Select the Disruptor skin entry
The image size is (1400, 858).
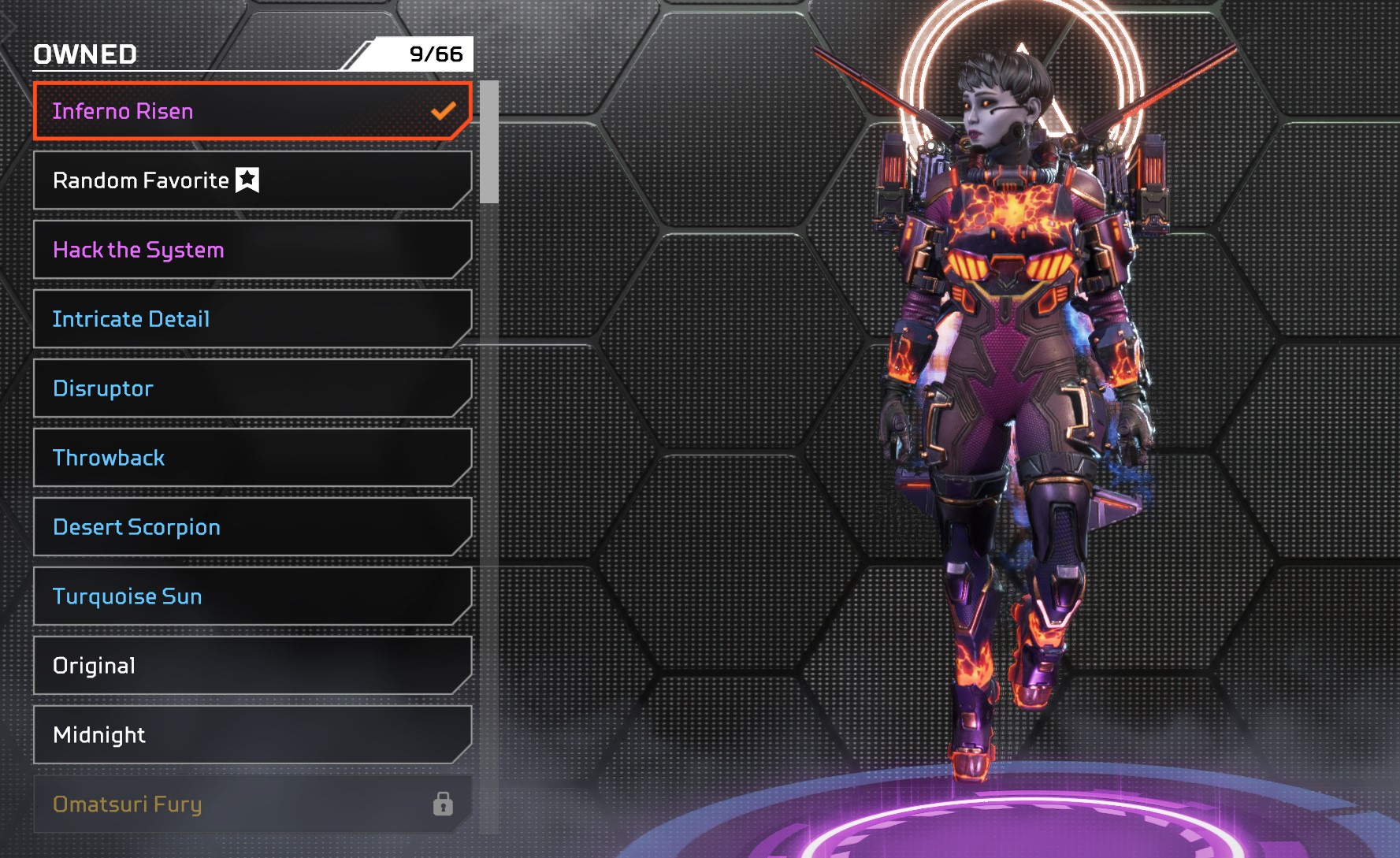click(252, 388)
